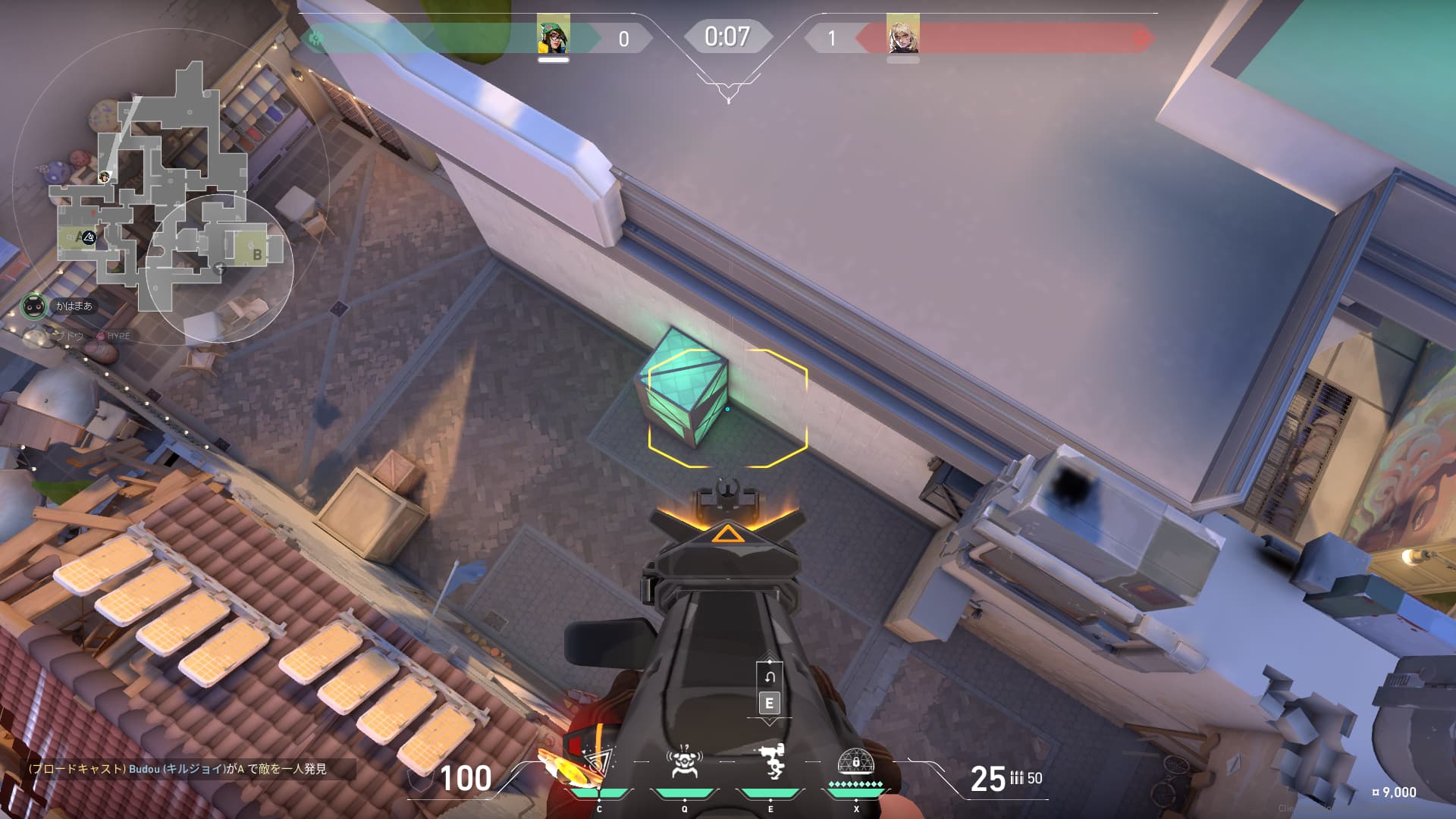This screenshot has height=819, width=1456.
Task: Click the Killjoy portrait on the top bar
Action: 554,35
